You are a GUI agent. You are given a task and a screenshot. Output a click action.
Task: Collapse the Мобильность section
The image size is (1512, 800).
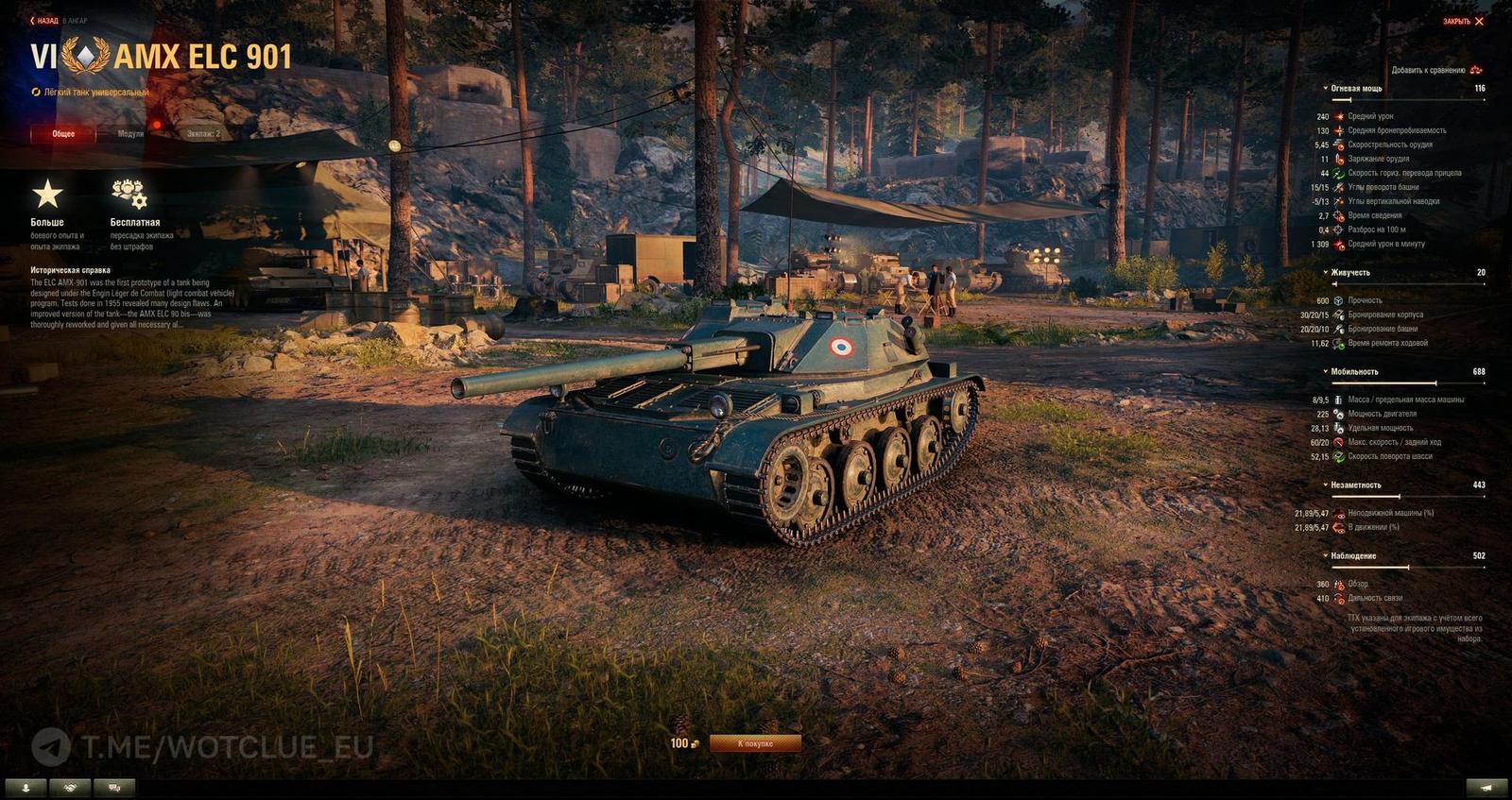point(1325,371)
